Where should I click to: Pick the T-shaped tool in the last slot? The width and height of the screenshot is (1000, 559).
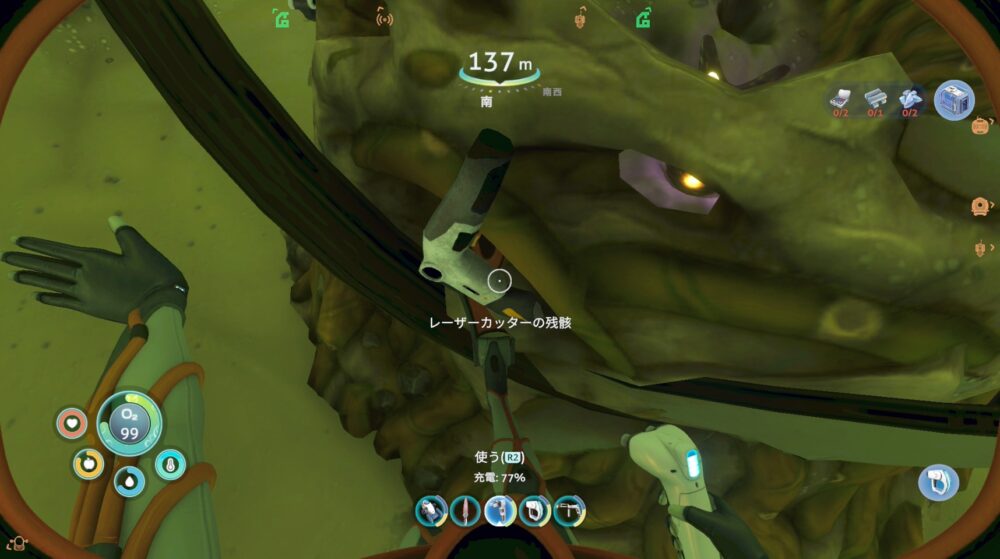(568, 511)
